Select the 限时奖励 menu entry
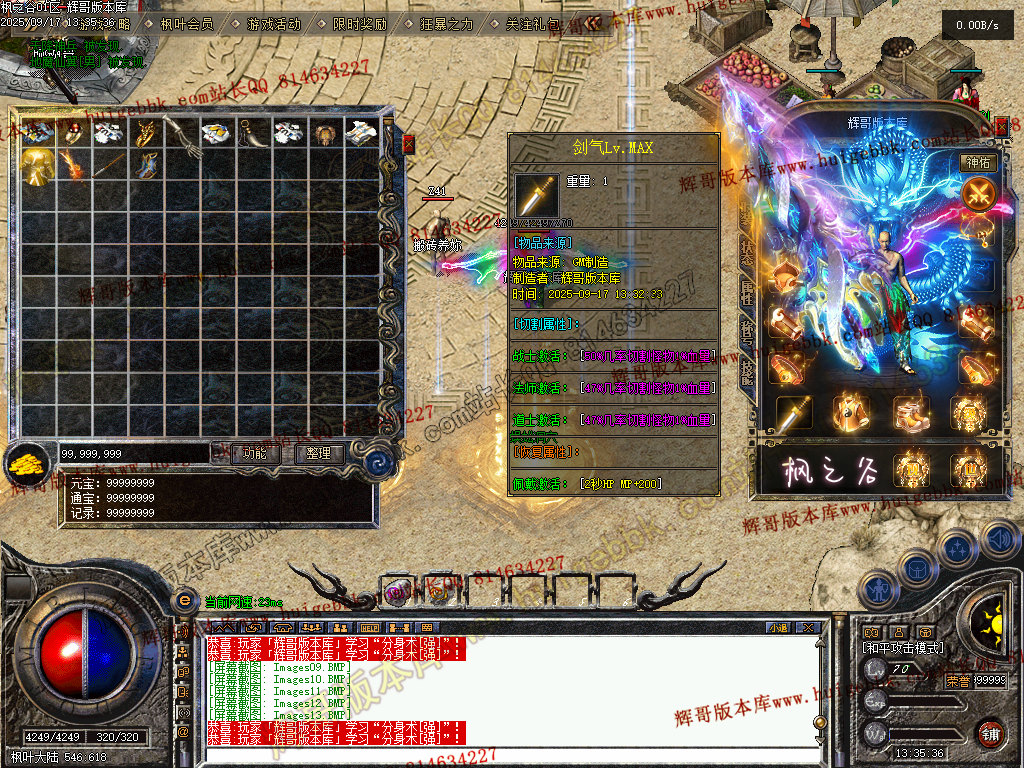This screenshot has width=1024, height=768. [359, 24]
